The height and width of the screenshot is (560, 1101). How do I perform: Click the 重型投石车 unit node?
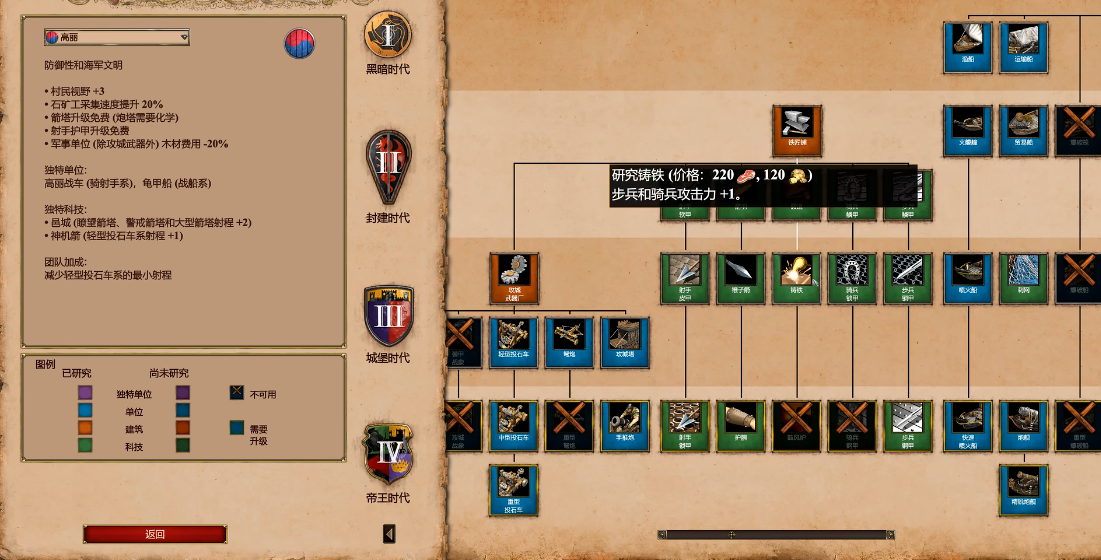[x=514, y=490]
